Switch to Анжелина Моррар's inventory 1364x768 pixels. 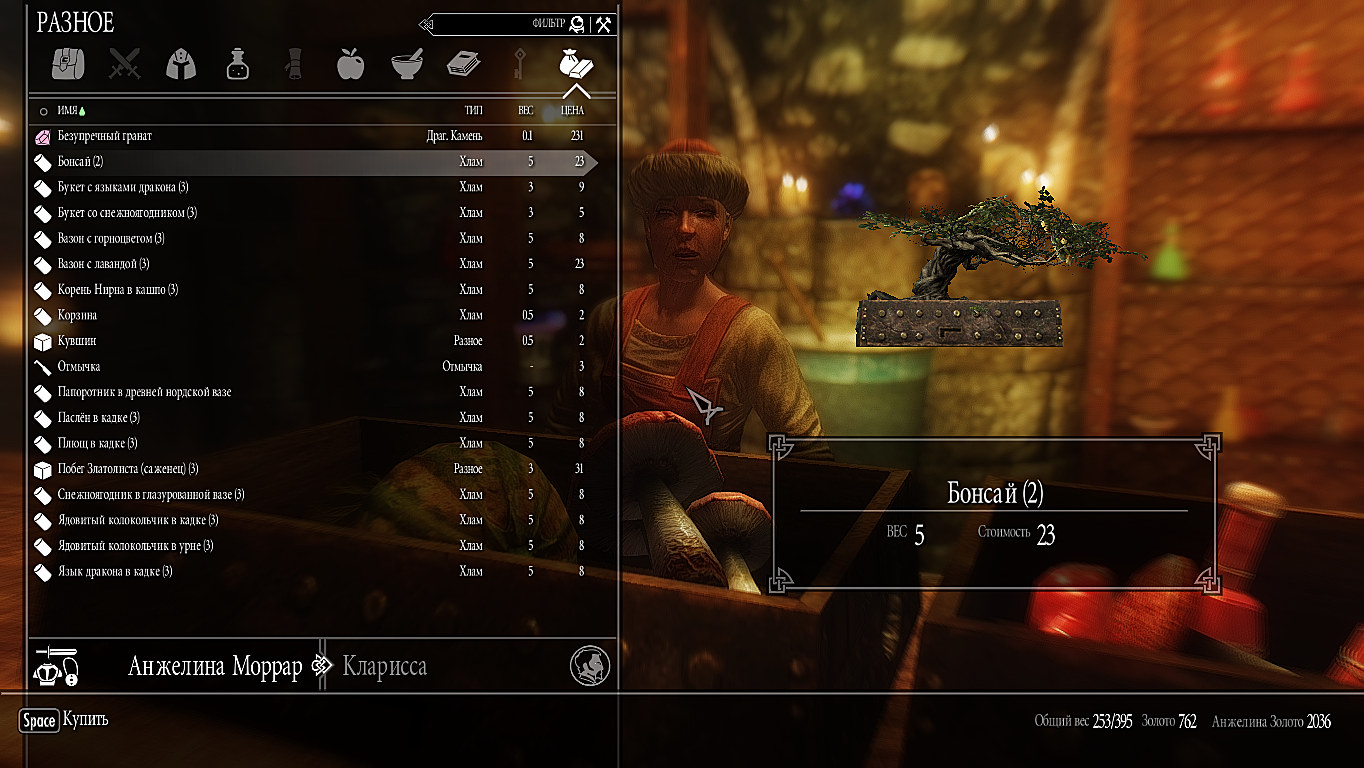click(x=215, y=667)
